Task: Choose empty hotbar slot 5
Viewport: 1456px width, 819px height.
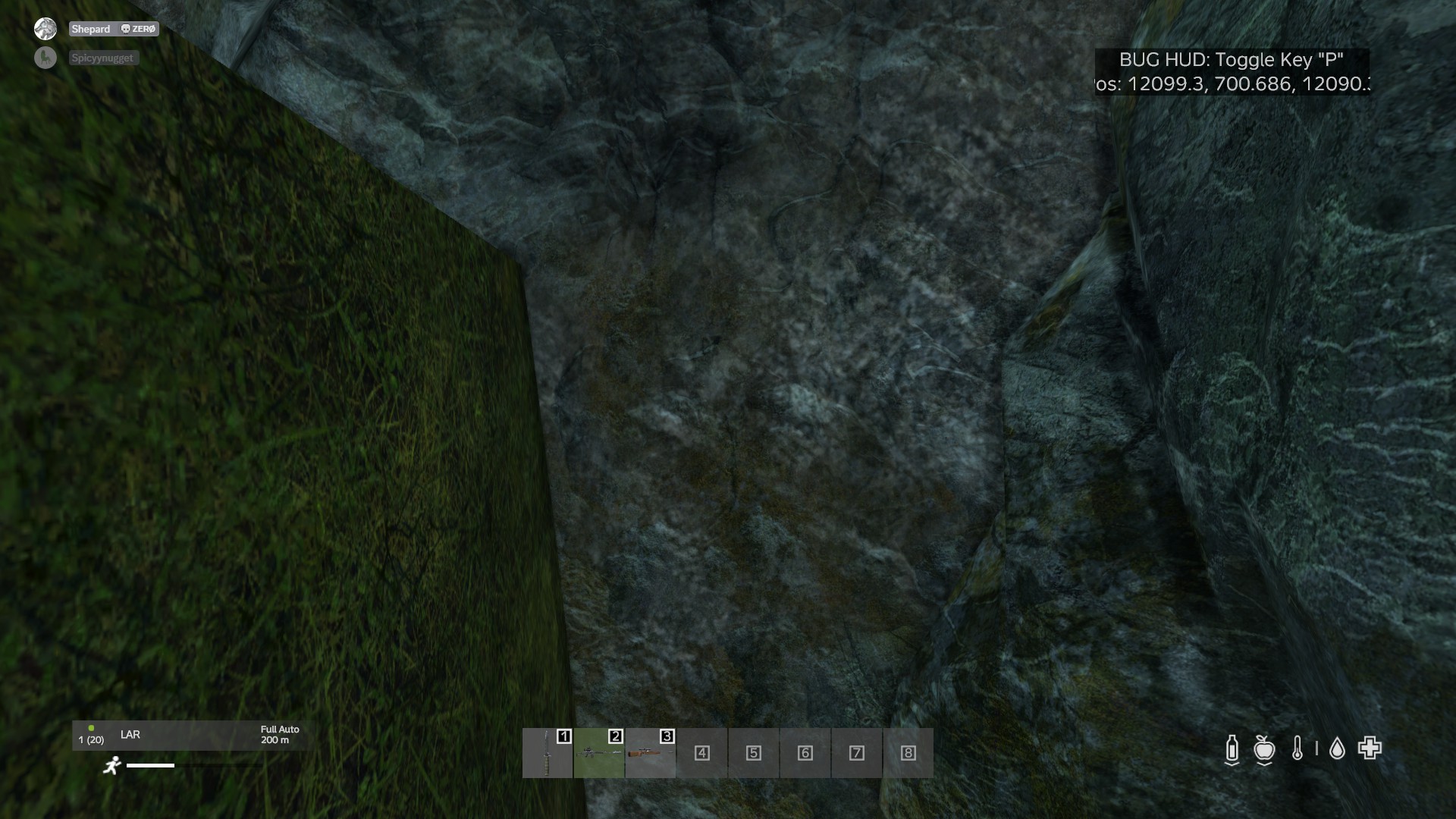Action: tap(754, 753)
